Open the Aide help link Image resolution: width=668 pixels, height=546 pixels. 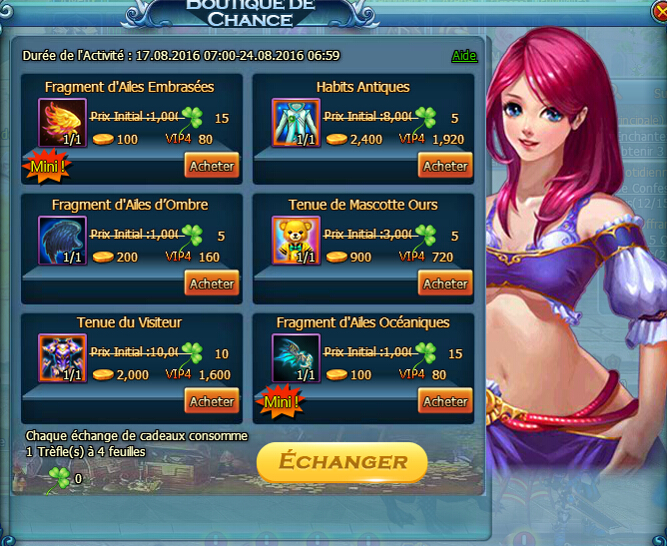point(464,56)
